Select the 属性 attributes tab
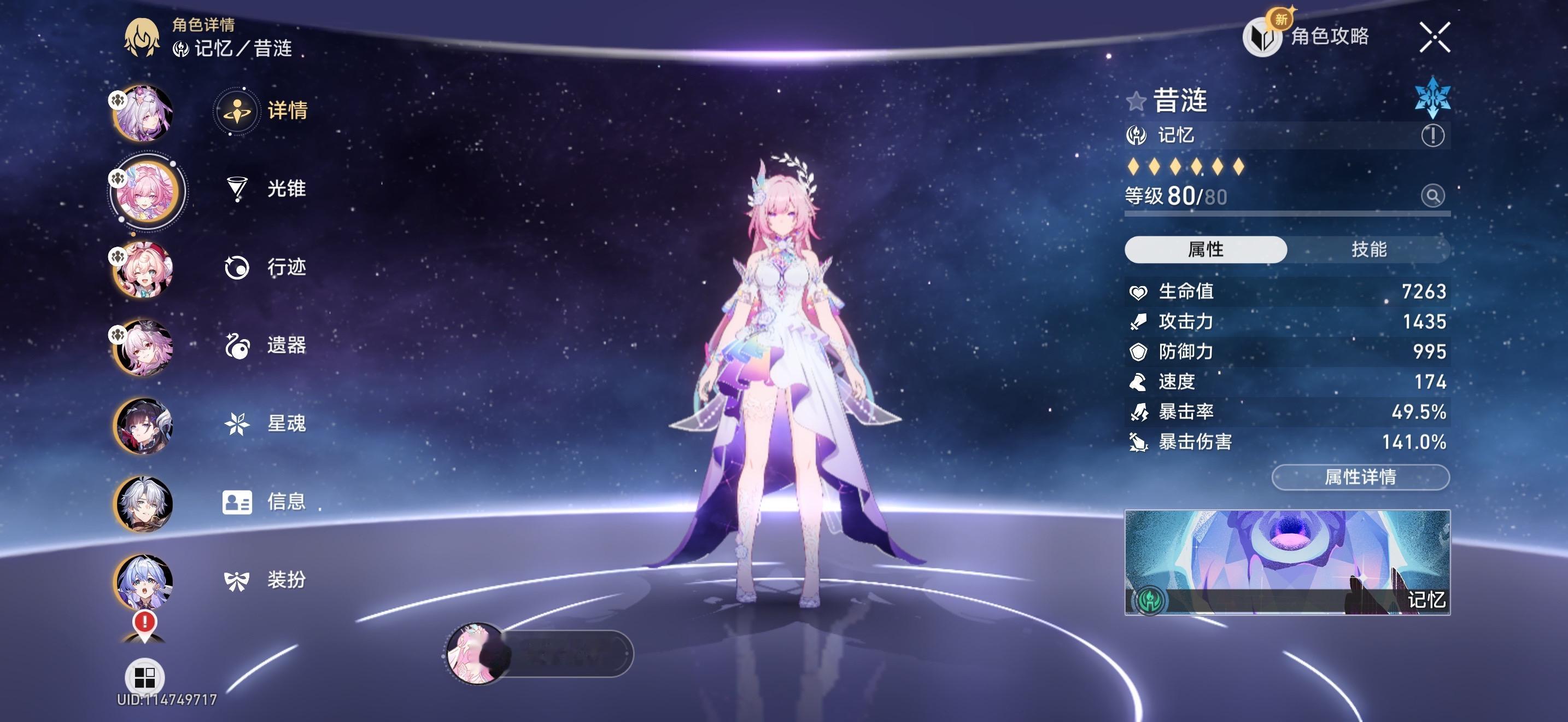The image size is (1568, 722). [x=1205, y=249]
